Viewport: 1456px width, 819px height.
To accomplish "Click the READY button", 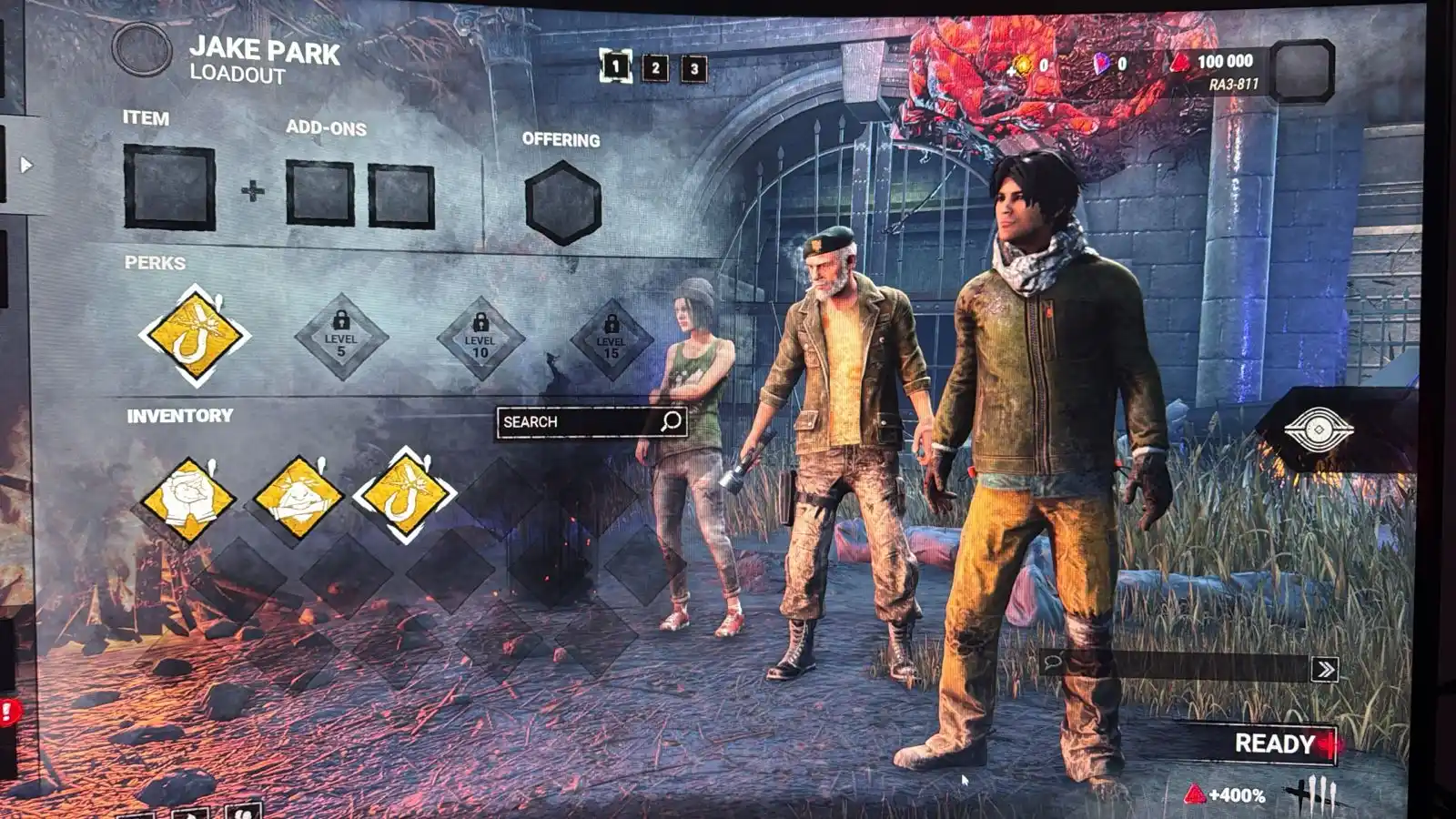I will coord(1274,743).
